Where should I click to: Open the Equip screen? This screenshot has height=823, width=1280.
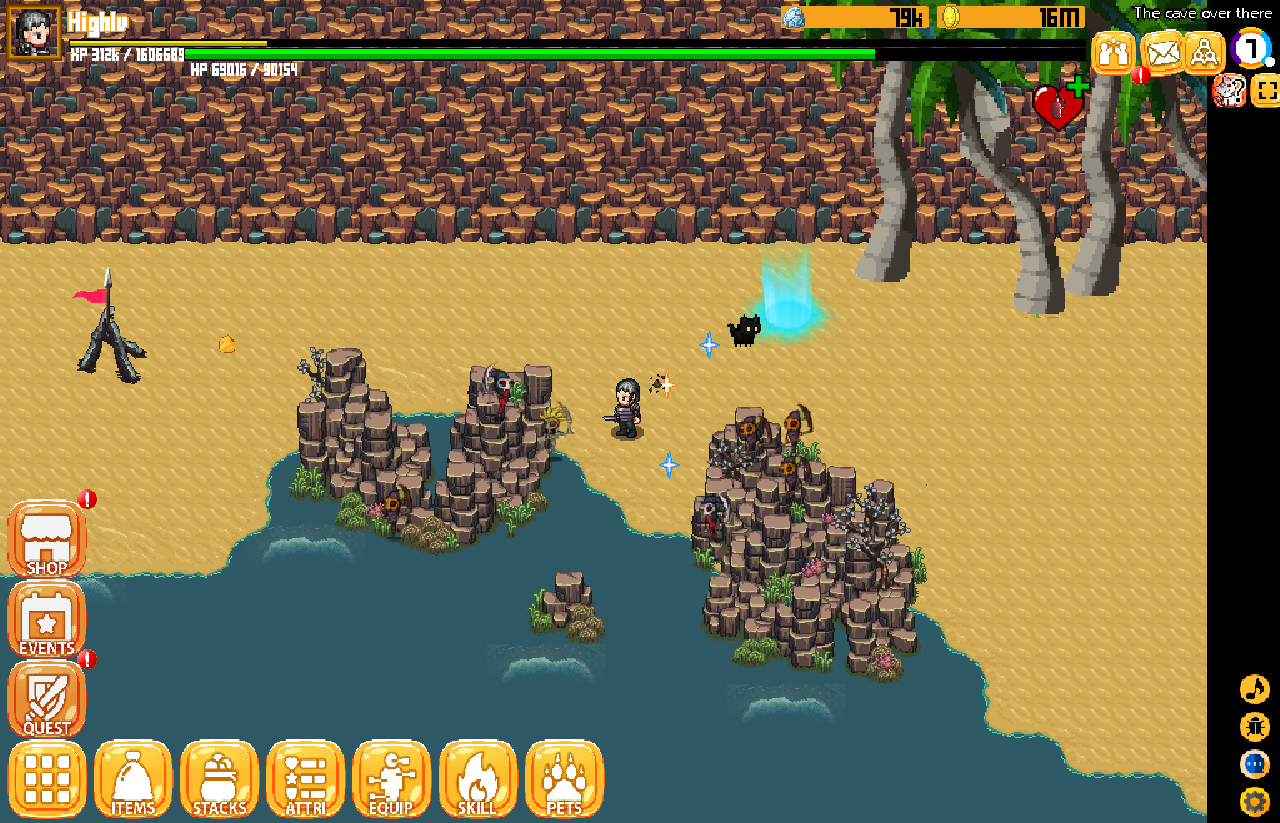[x=392, y=779]
